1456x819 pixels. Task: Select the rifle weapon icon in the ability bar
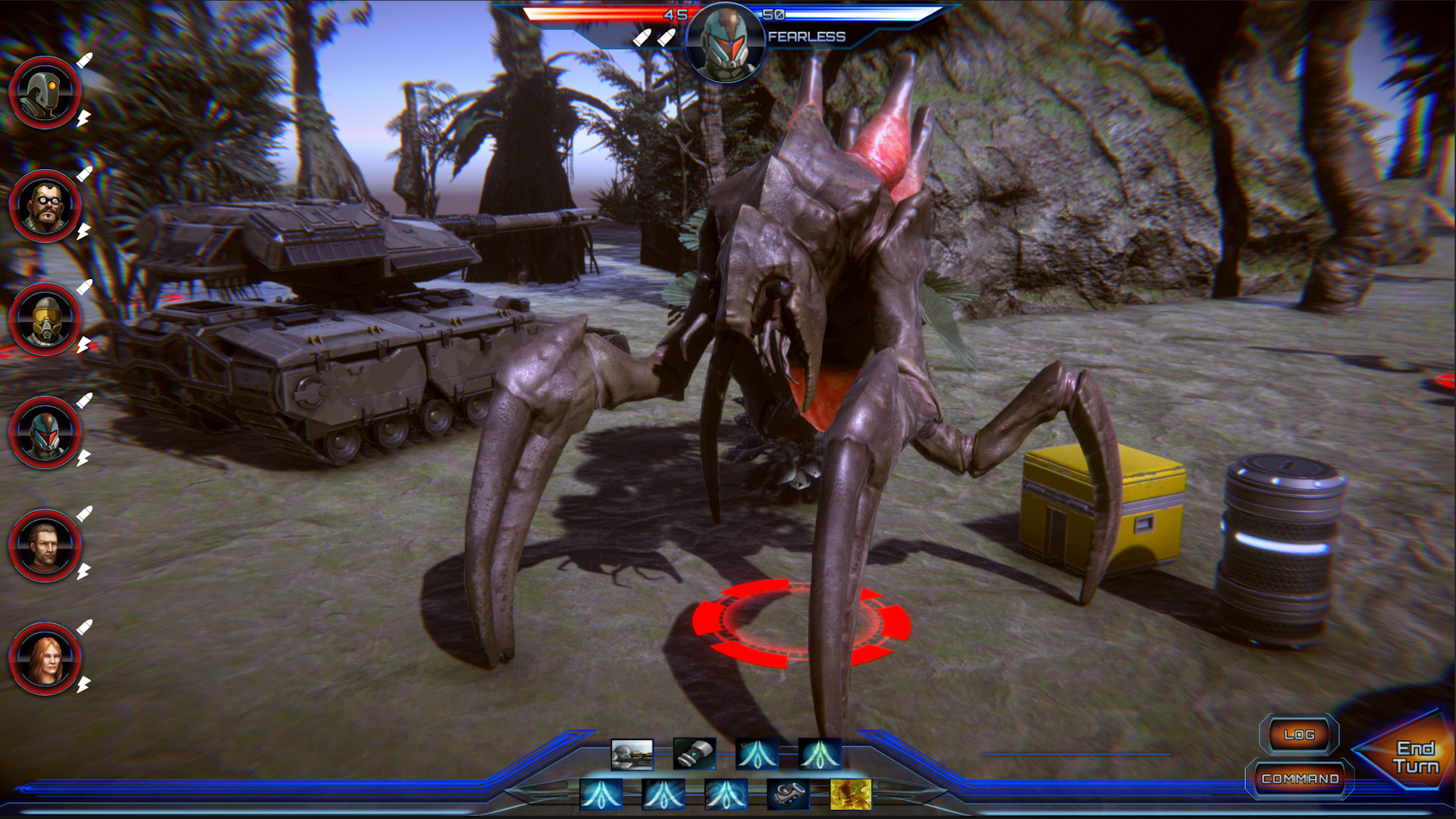(x=634, y=754)
